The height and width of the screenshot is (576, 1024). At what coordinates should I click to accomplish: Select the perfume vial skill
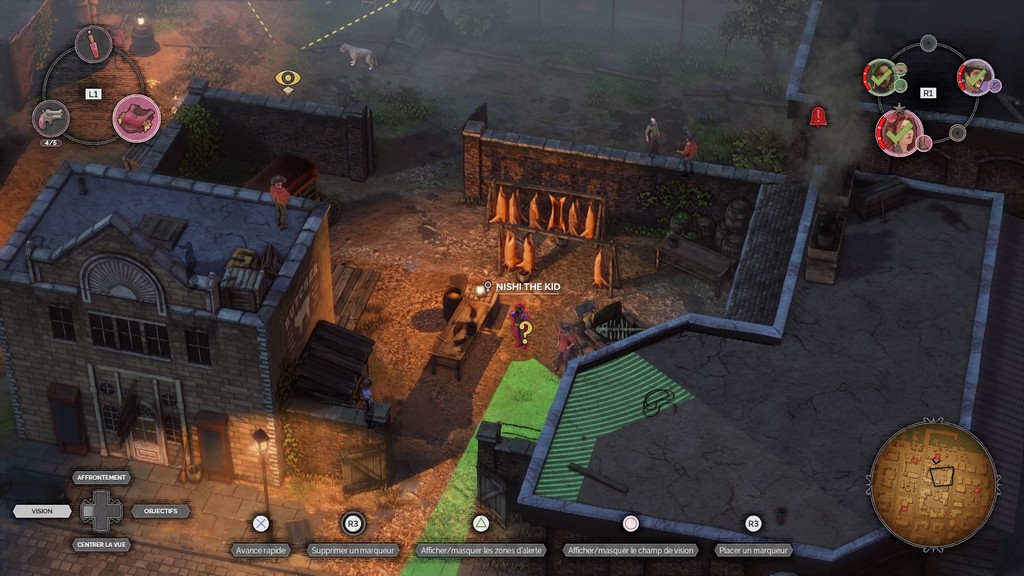92,43
